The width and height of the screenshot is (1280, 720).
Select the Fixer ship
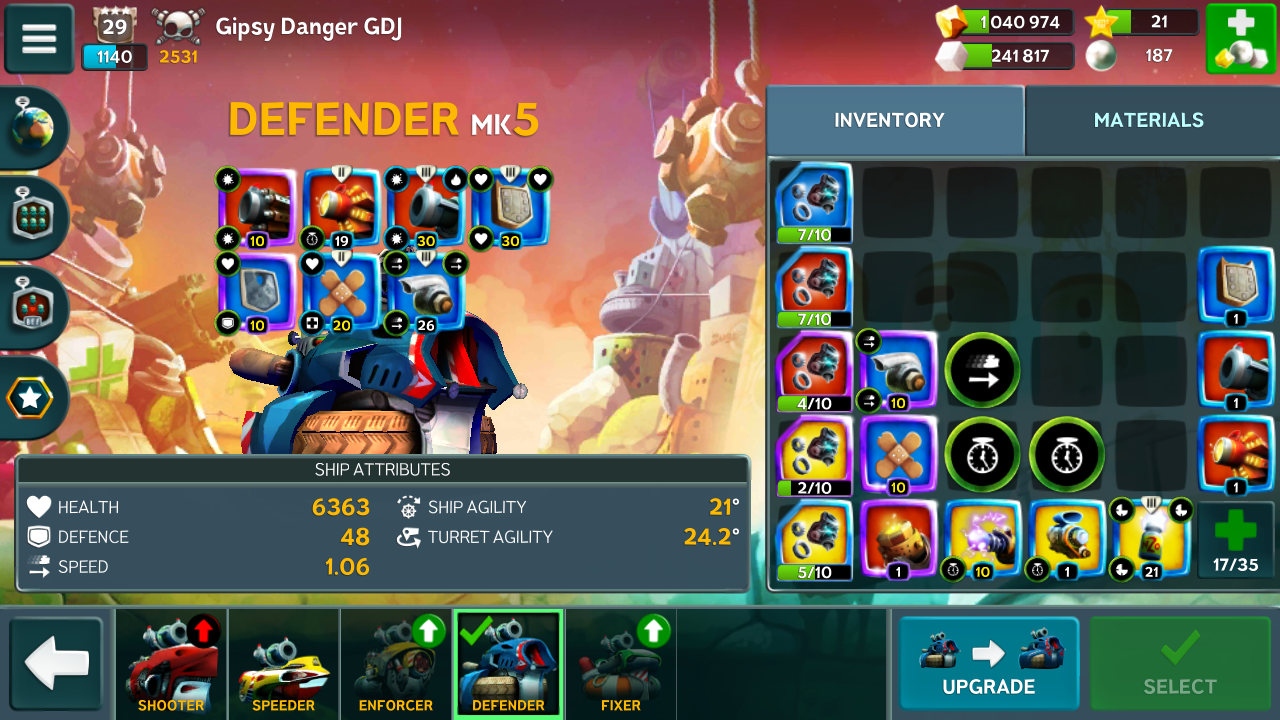620,663
